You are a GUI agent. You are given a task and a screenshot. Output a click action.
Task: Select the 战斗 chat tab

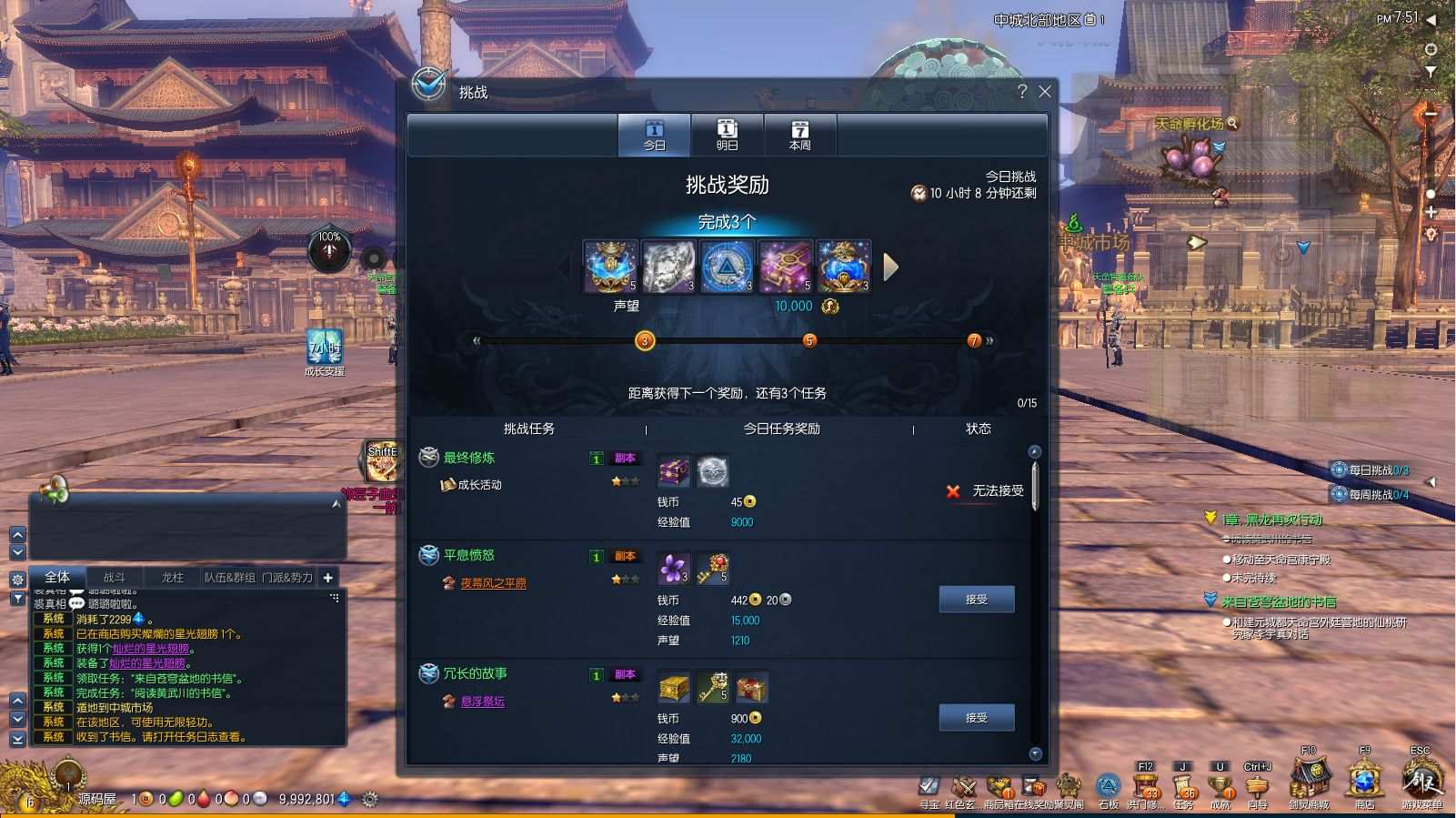coord(116,576)
